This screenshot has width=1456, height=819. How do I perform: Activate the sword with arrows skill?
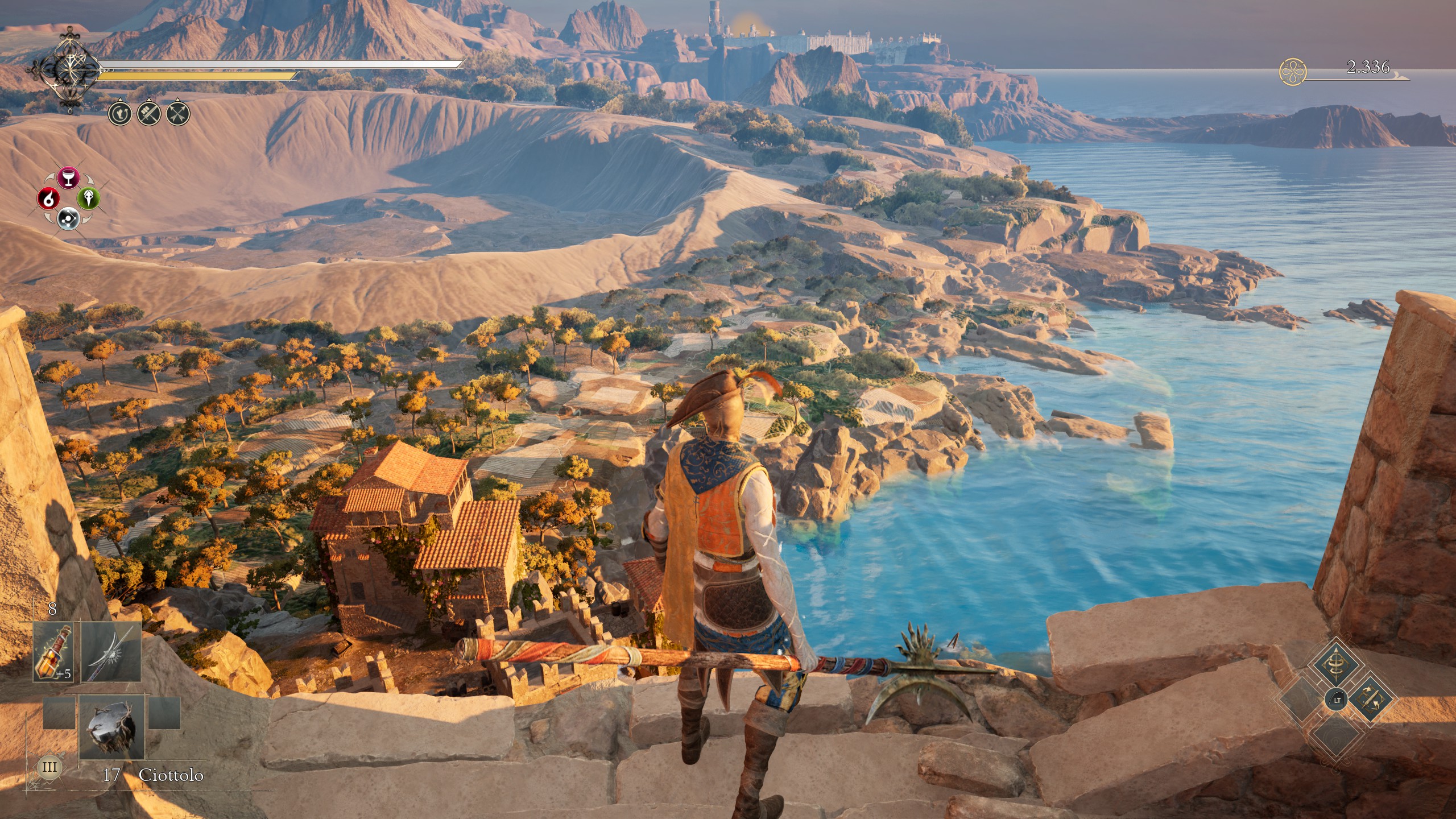(x=1370, y=700)
